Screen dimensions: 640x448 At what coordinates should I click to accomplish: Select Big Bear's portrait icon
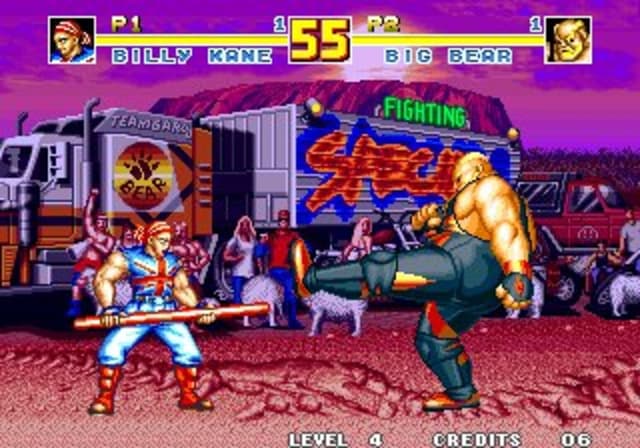click(x=567, y=40)
